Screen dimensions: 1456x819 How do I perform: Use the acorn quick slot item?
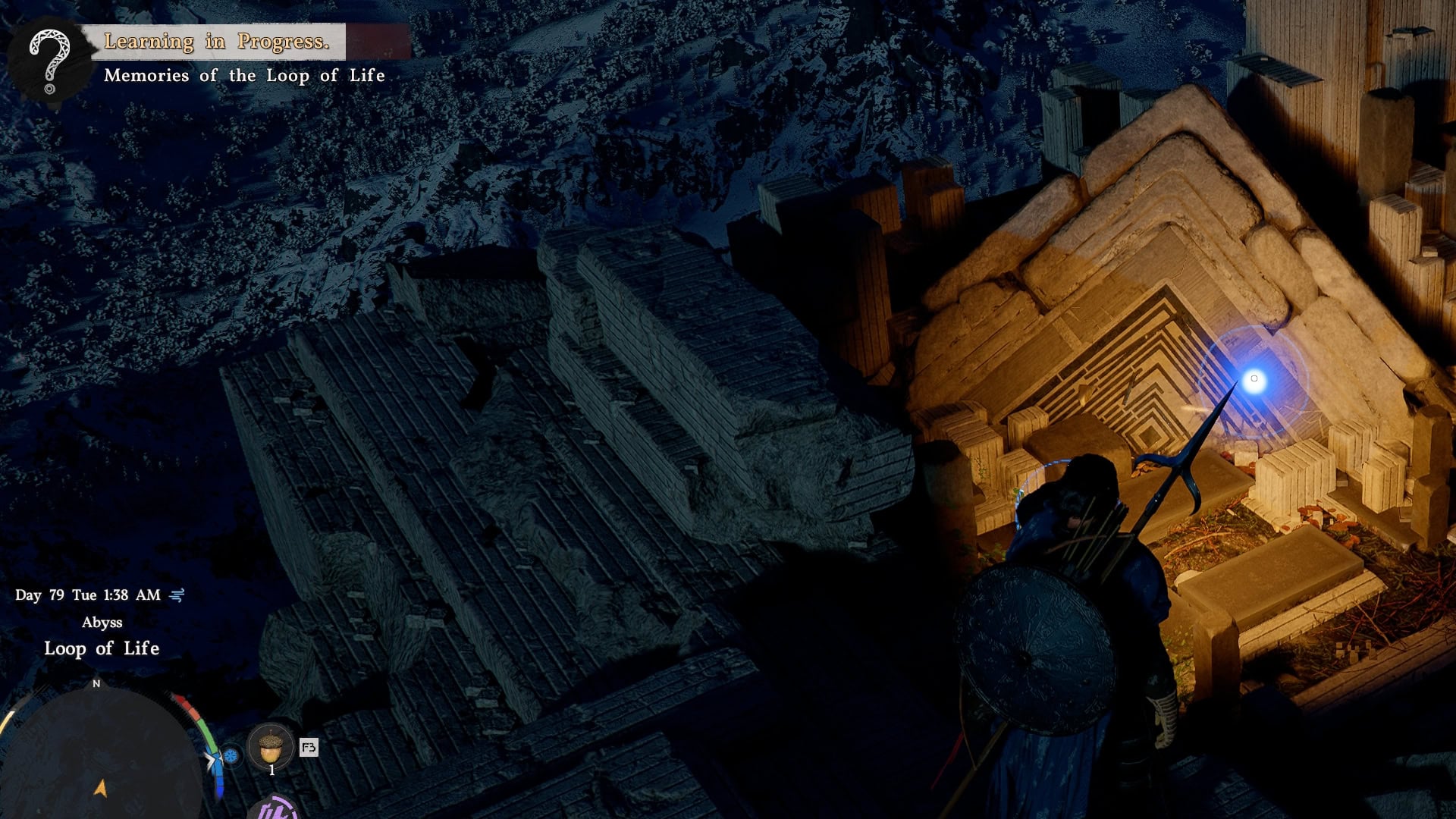coord(271,748)
